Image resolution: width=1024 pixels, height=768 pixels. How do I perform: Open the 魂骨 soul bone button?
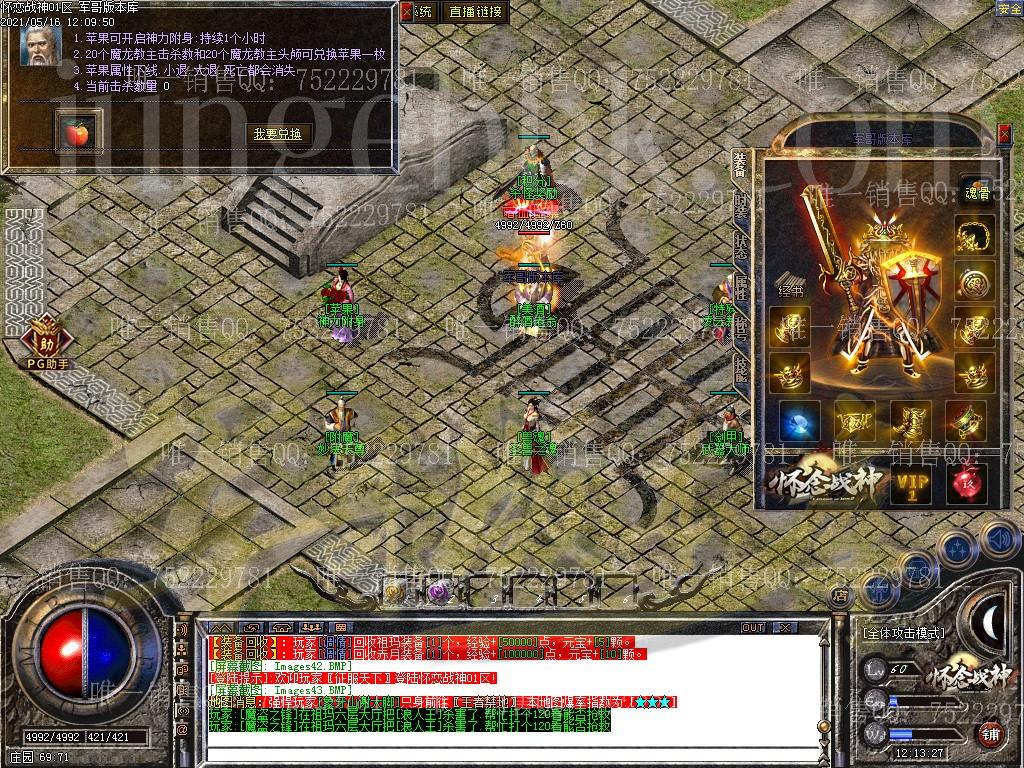(975, 194)
